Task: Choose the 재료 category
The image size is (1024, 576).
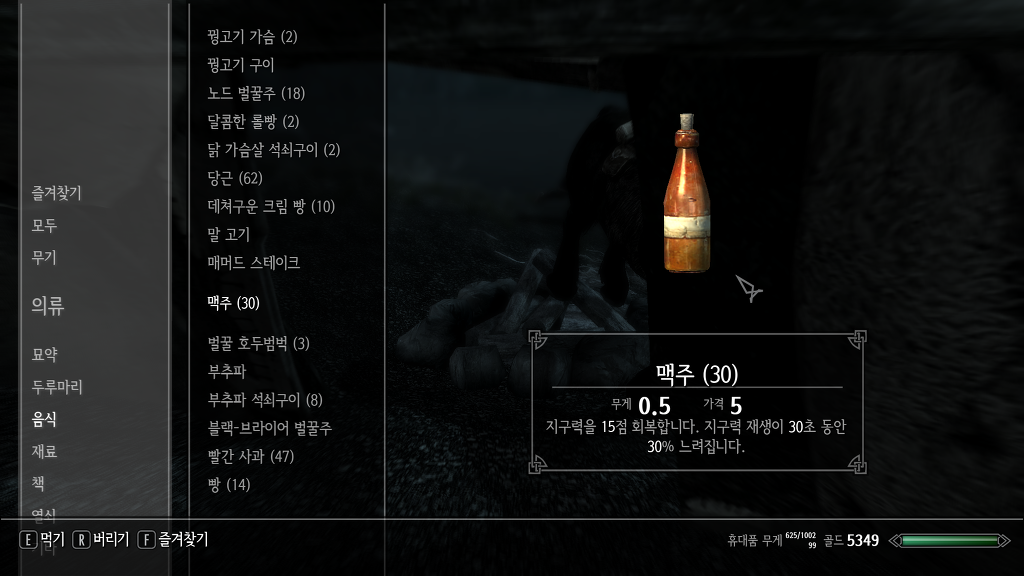Action: click(x=44, y=451)
